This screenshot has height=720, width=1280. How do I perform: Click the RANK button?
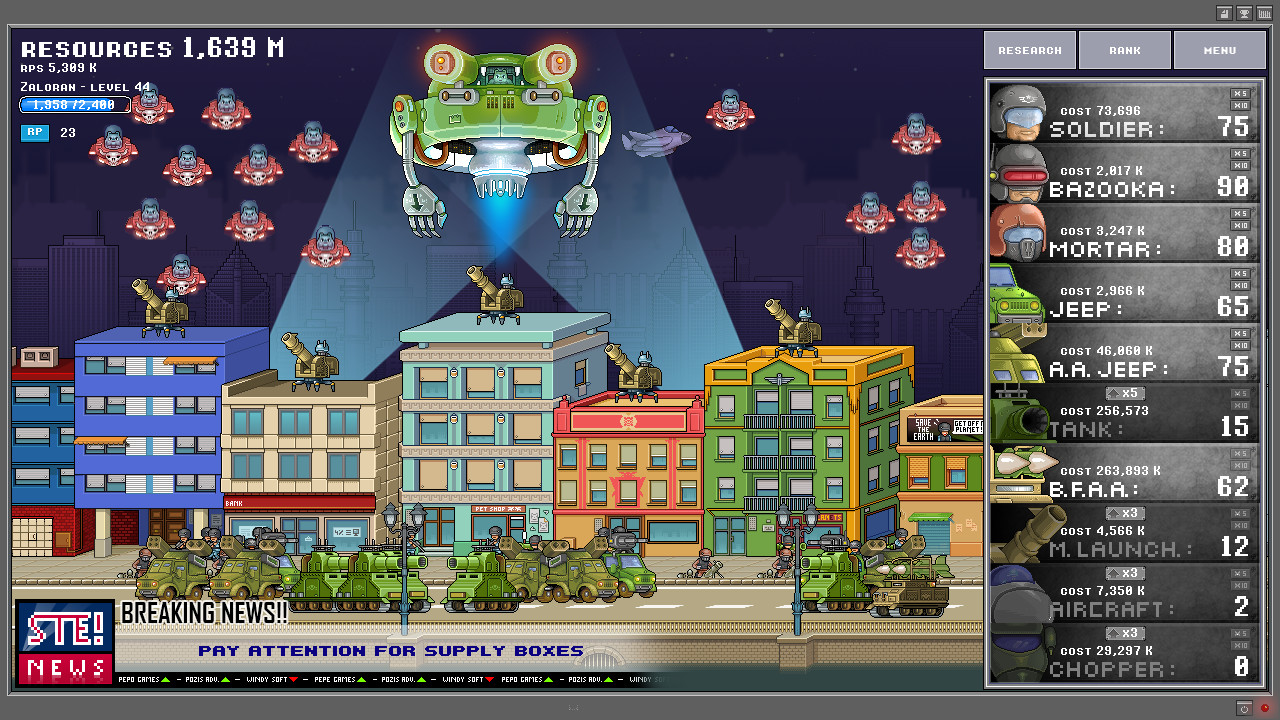(x=1124, y=49)
